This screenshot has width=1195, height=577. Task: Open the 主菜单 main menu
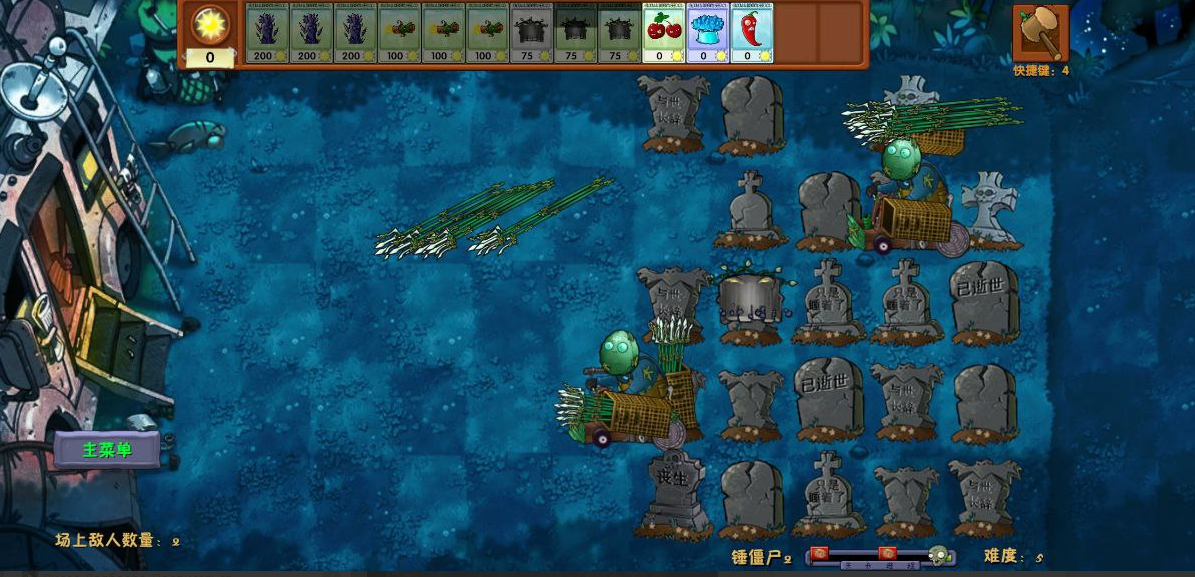point(107,450)
